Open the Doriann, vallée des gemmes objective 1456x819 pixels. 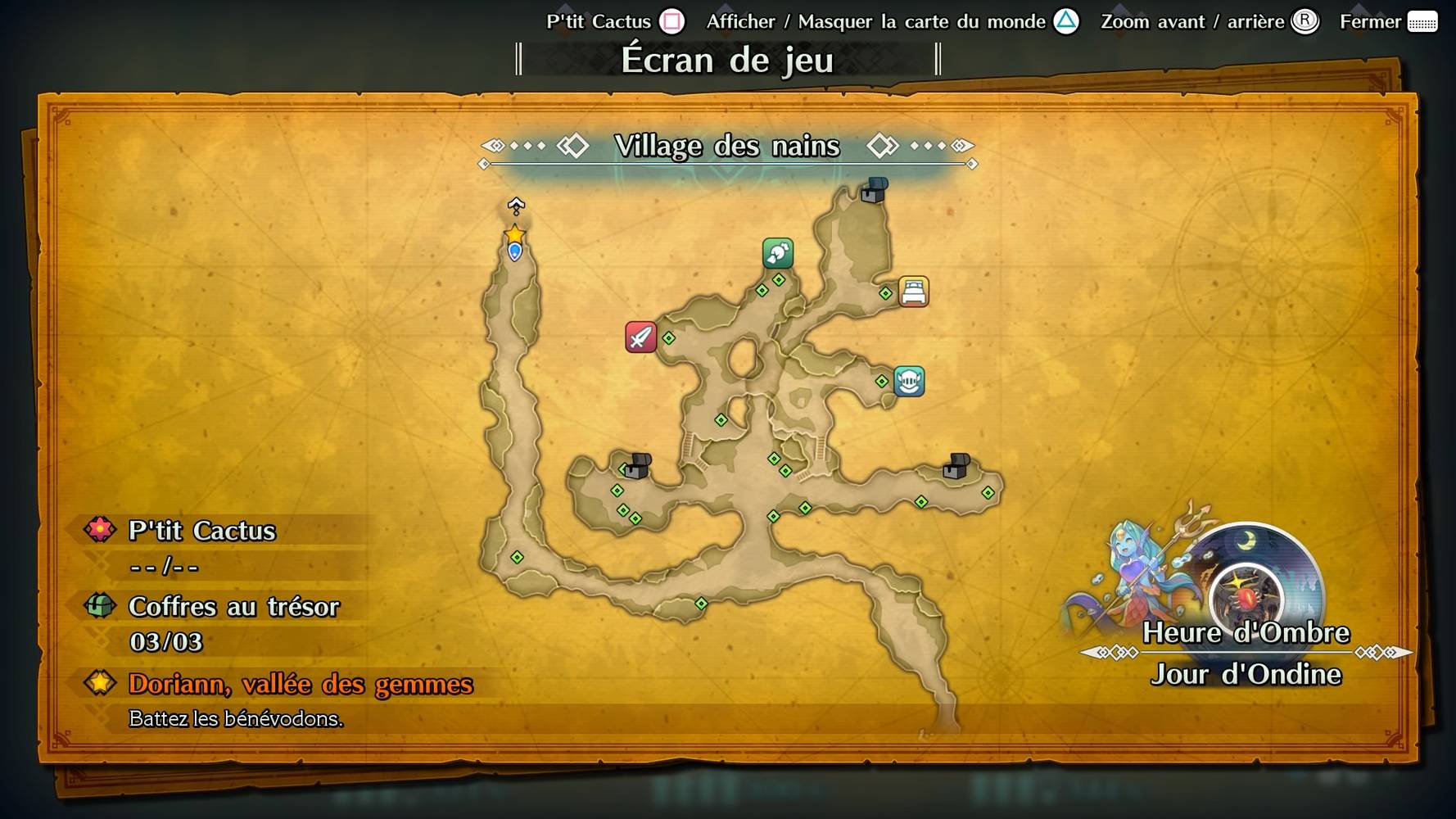coord(301,684)
